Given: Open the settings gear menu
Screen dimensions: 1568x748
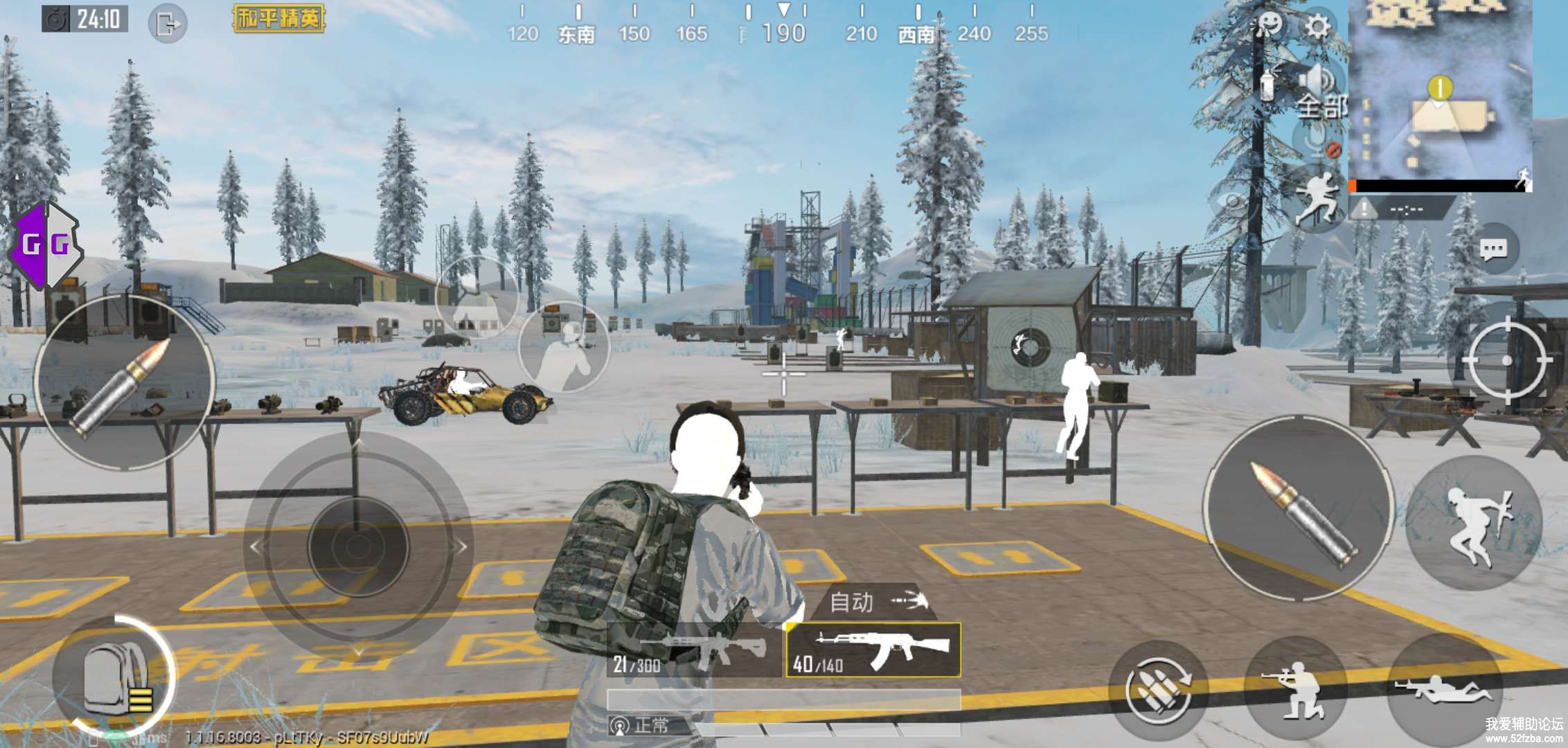Looking at the screenshot, I should tap(1317, 27).
